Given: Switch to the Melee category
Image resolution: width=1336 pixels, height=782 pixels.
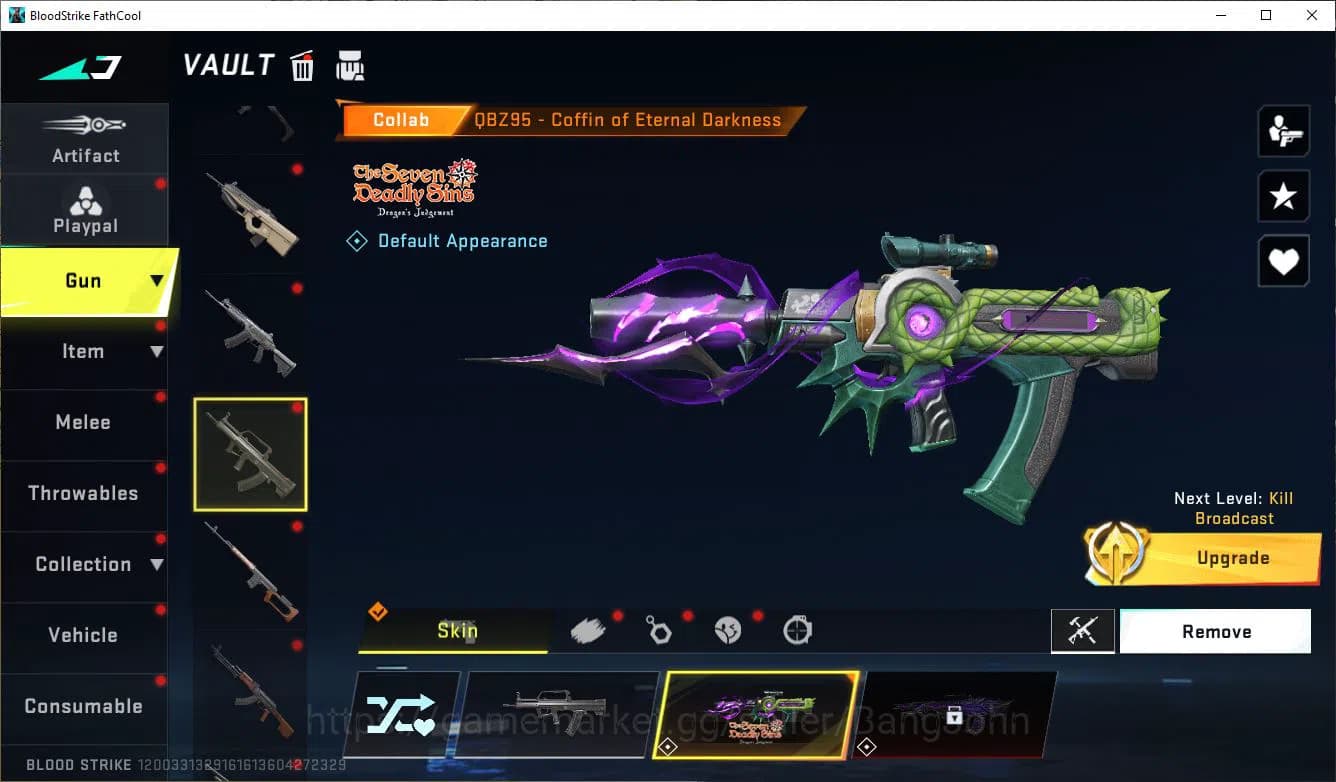Looking at the screenshot, I should (x=85, y=422).
